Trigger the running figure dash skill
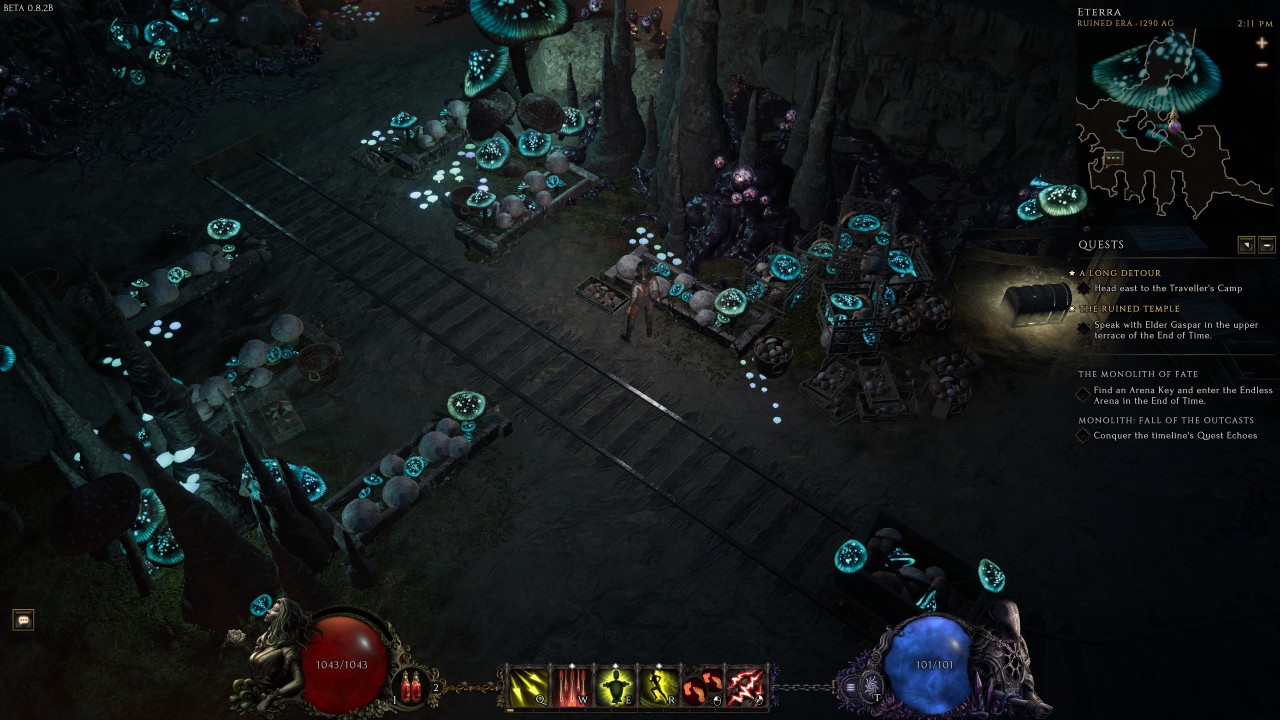The image size is (1280, 720). 659,686
